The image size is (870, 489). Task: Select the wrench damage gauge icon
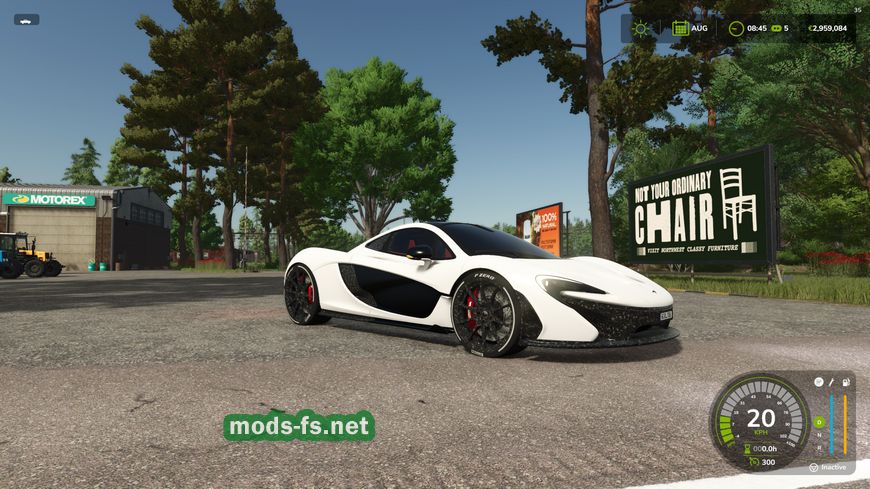pos(831,382)
